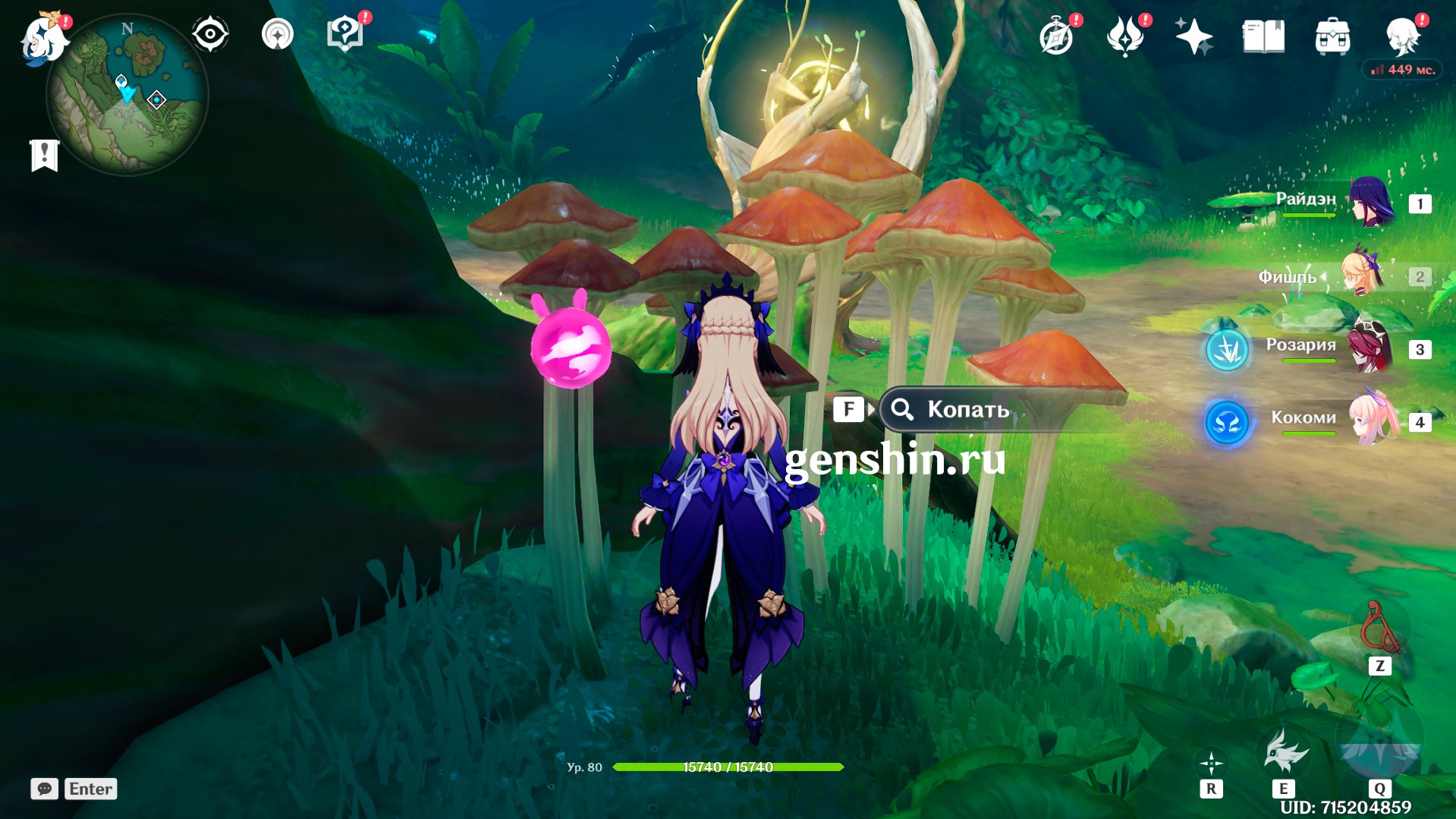
Task: Open the quest banner with exclamation mark
Action: 44,156
